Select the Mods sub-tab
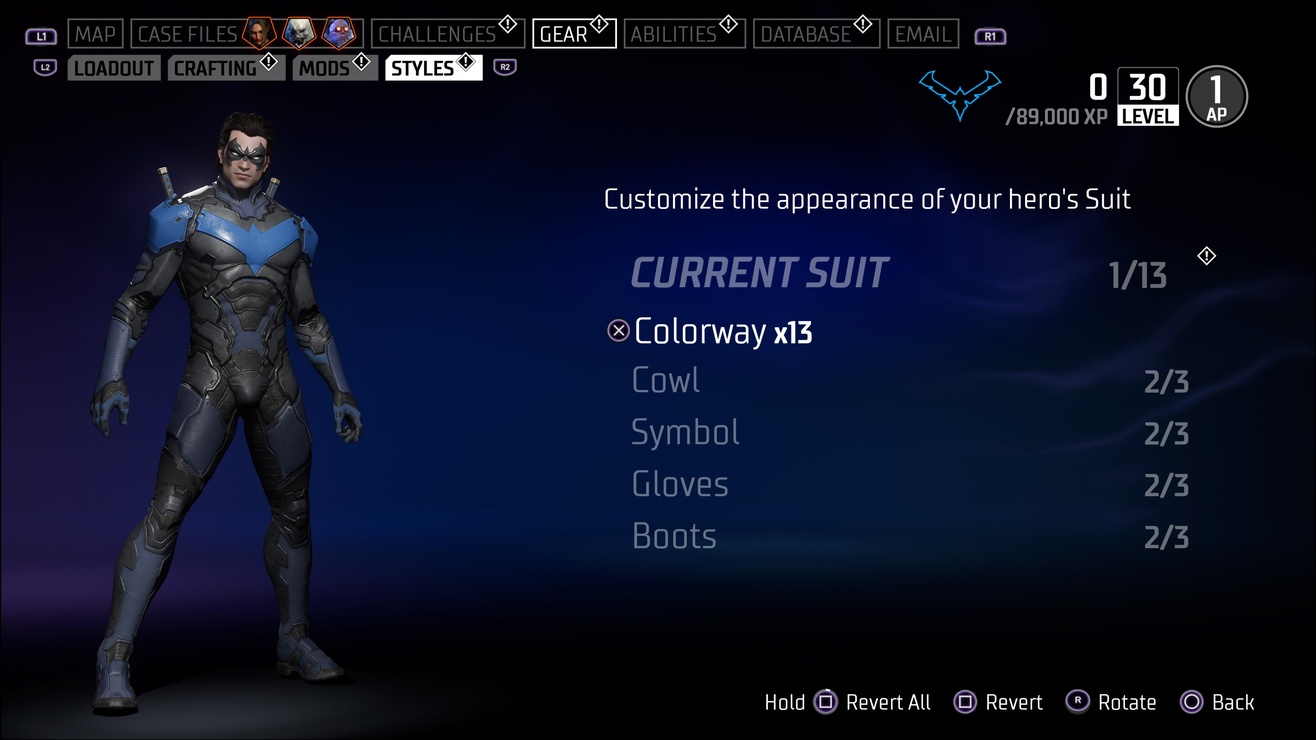1316x740 pixels. pyautogui.click(x=323, y=68)
